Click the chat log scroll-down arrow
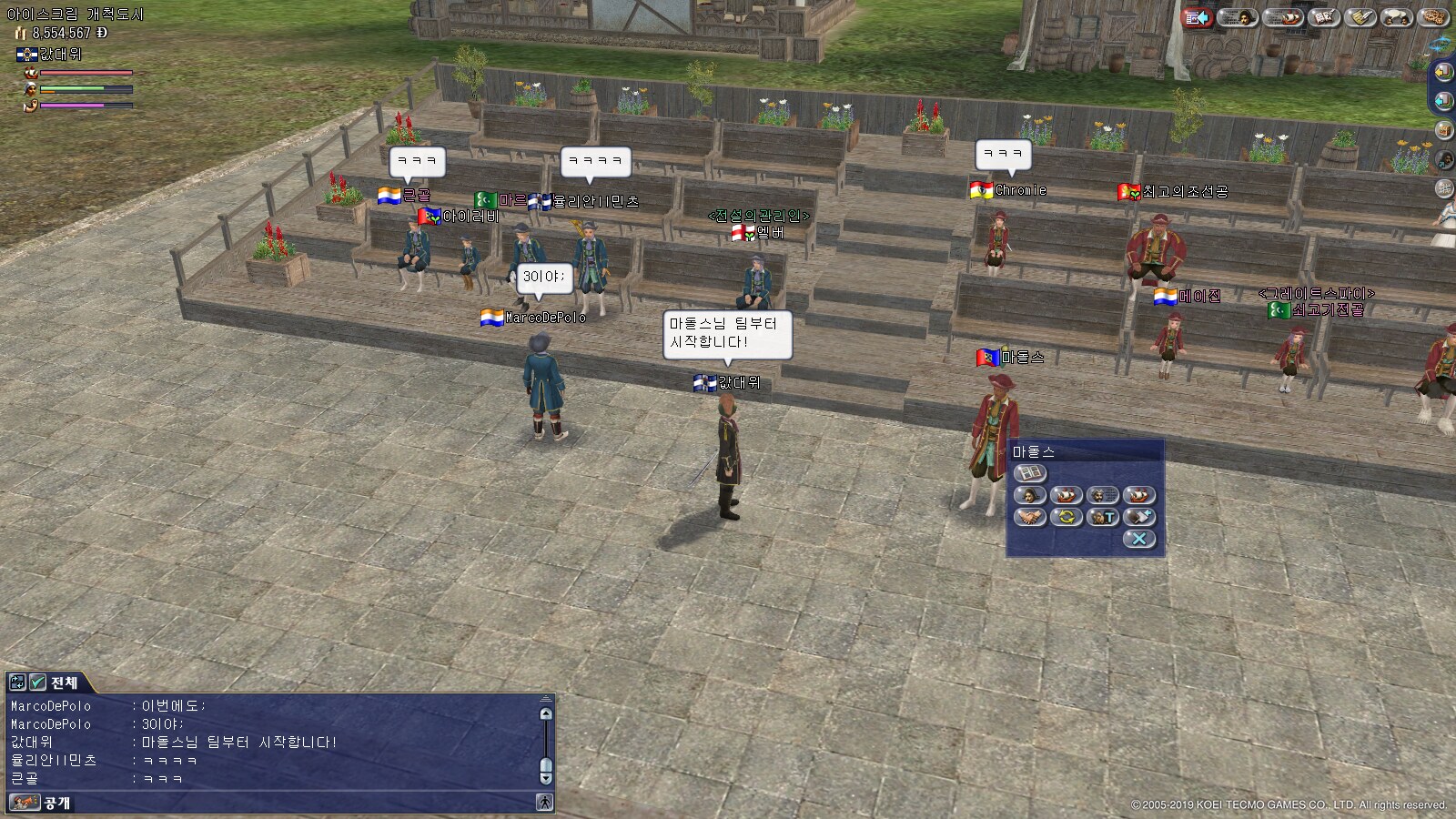This screenshot has height=819, width=1456. (546, 778)
